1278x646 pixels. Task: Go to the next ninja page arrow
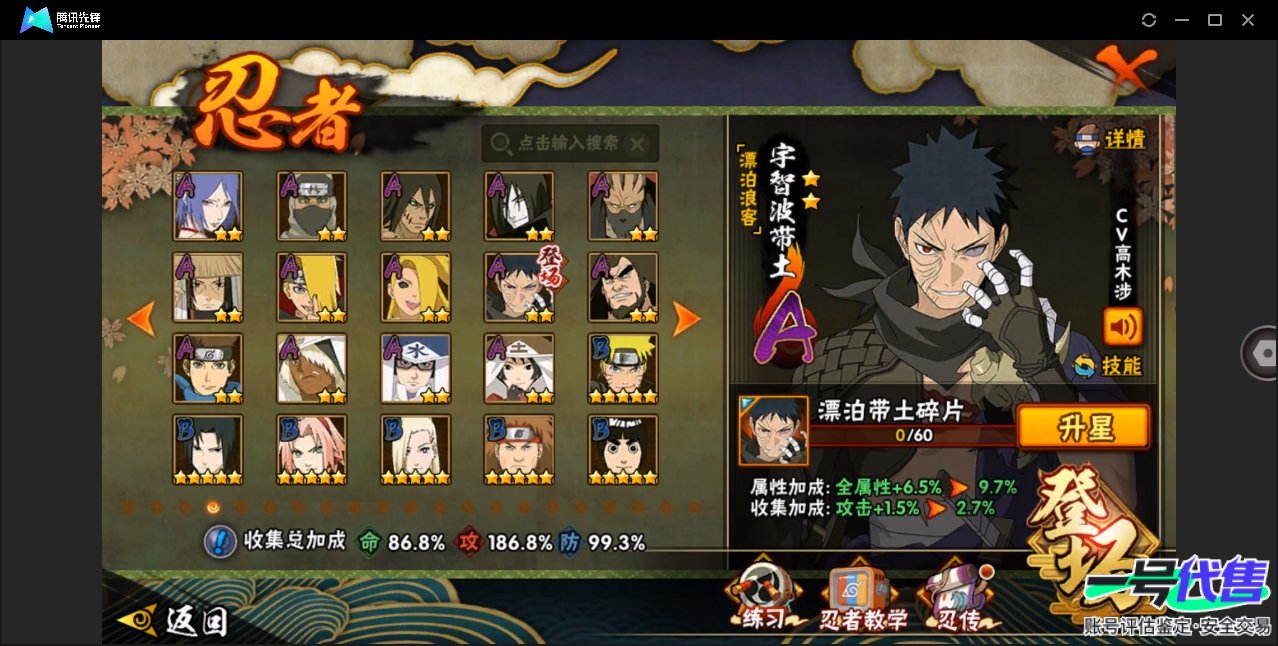point(686,319)
